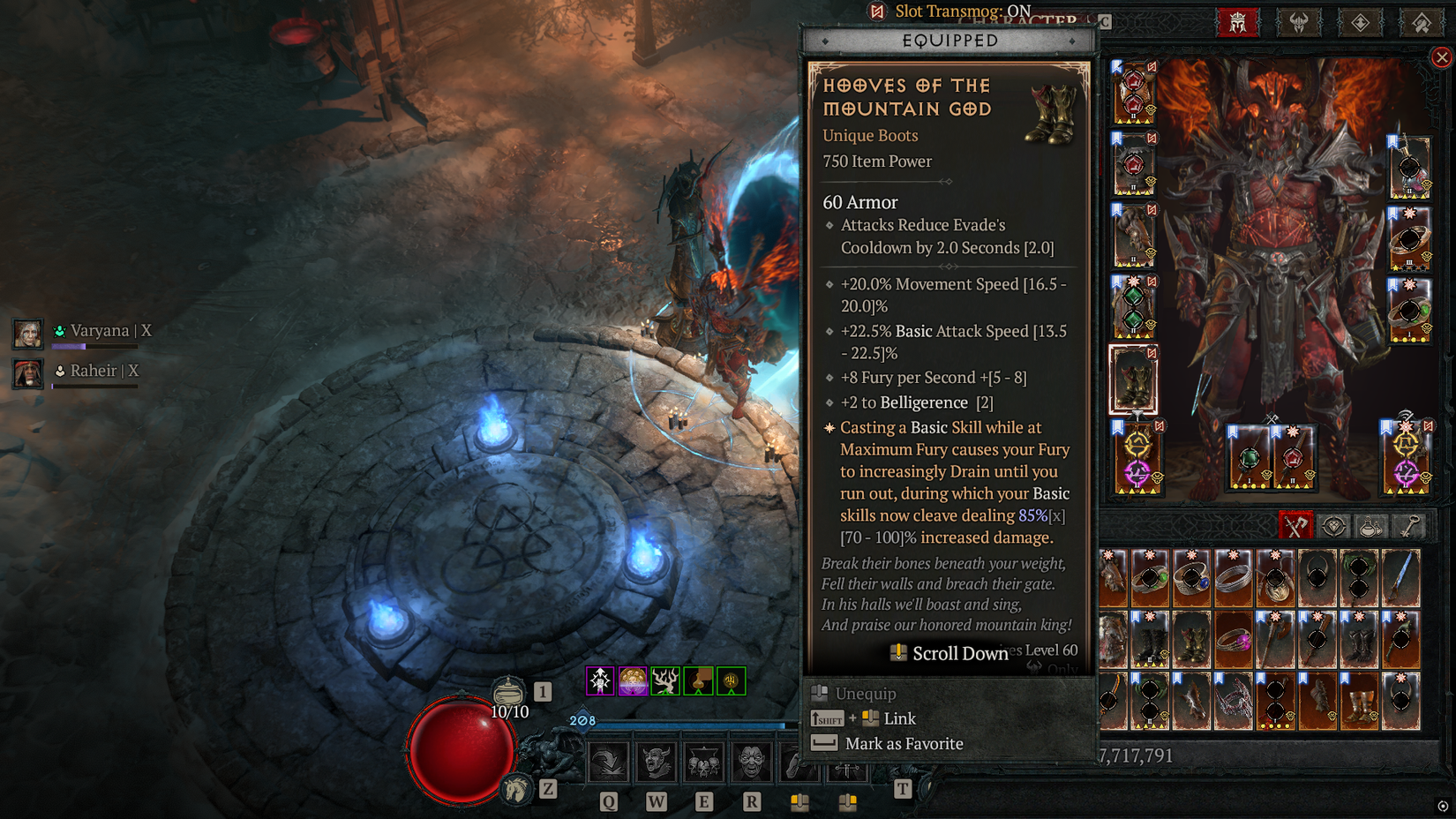1456x819 pixels.
Task: Click Mark as Favorite in the item menu
Action: pos(904,743)
